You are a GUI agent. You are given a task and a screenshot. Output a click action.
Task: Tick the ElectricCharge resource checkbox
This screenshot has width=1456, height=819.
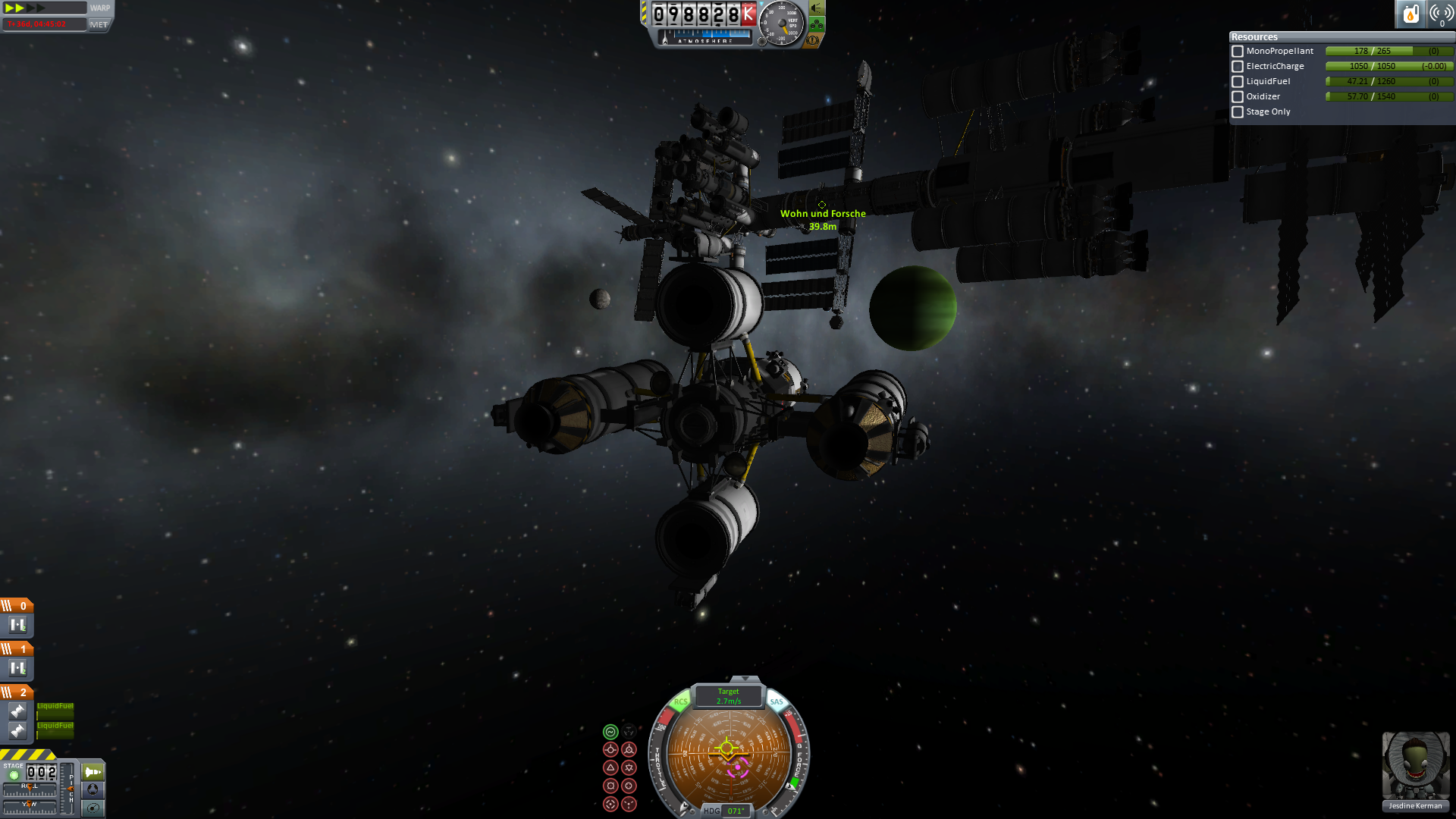[1238, 67]
